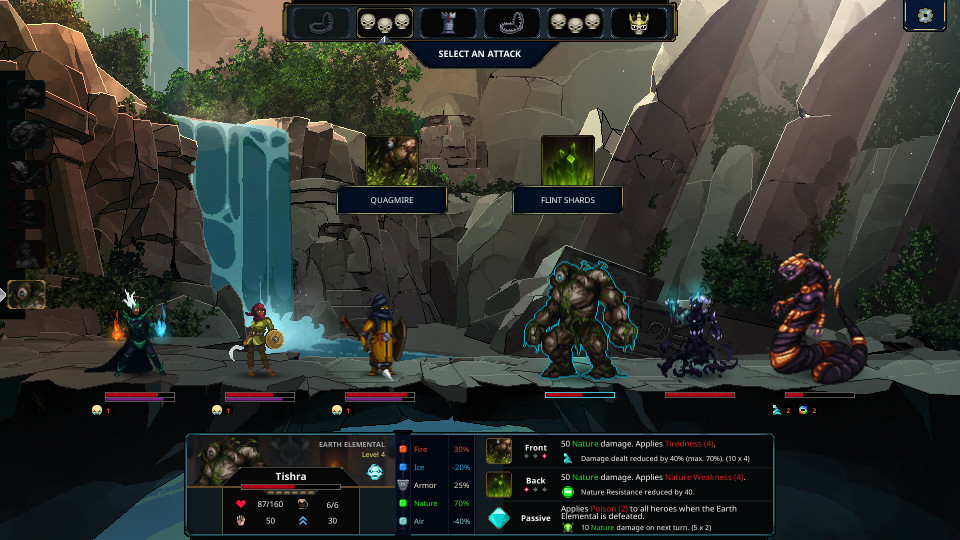Inspect the Passive diamond ability icon
The height and width of the screenshot is (540, 960).
[x=499, y=517]
